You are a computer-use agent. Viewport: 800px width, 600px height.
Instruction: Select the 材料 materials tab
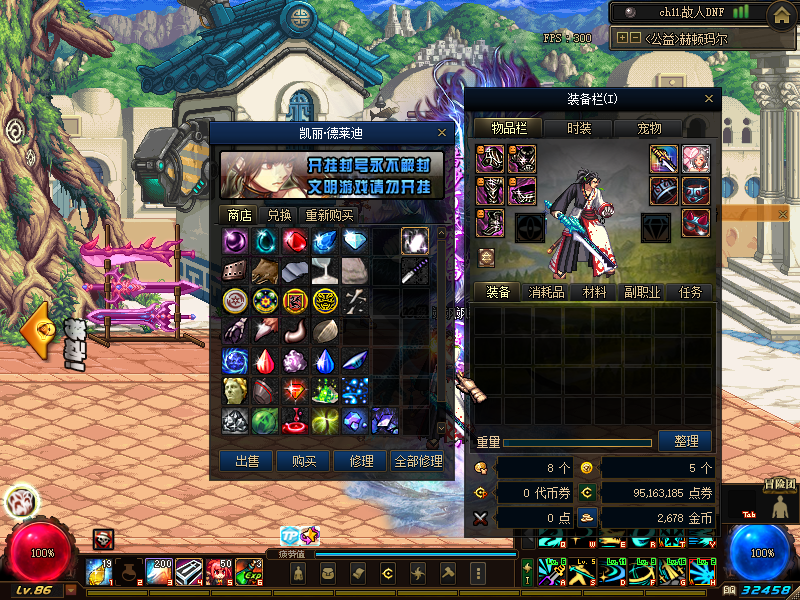594,292
